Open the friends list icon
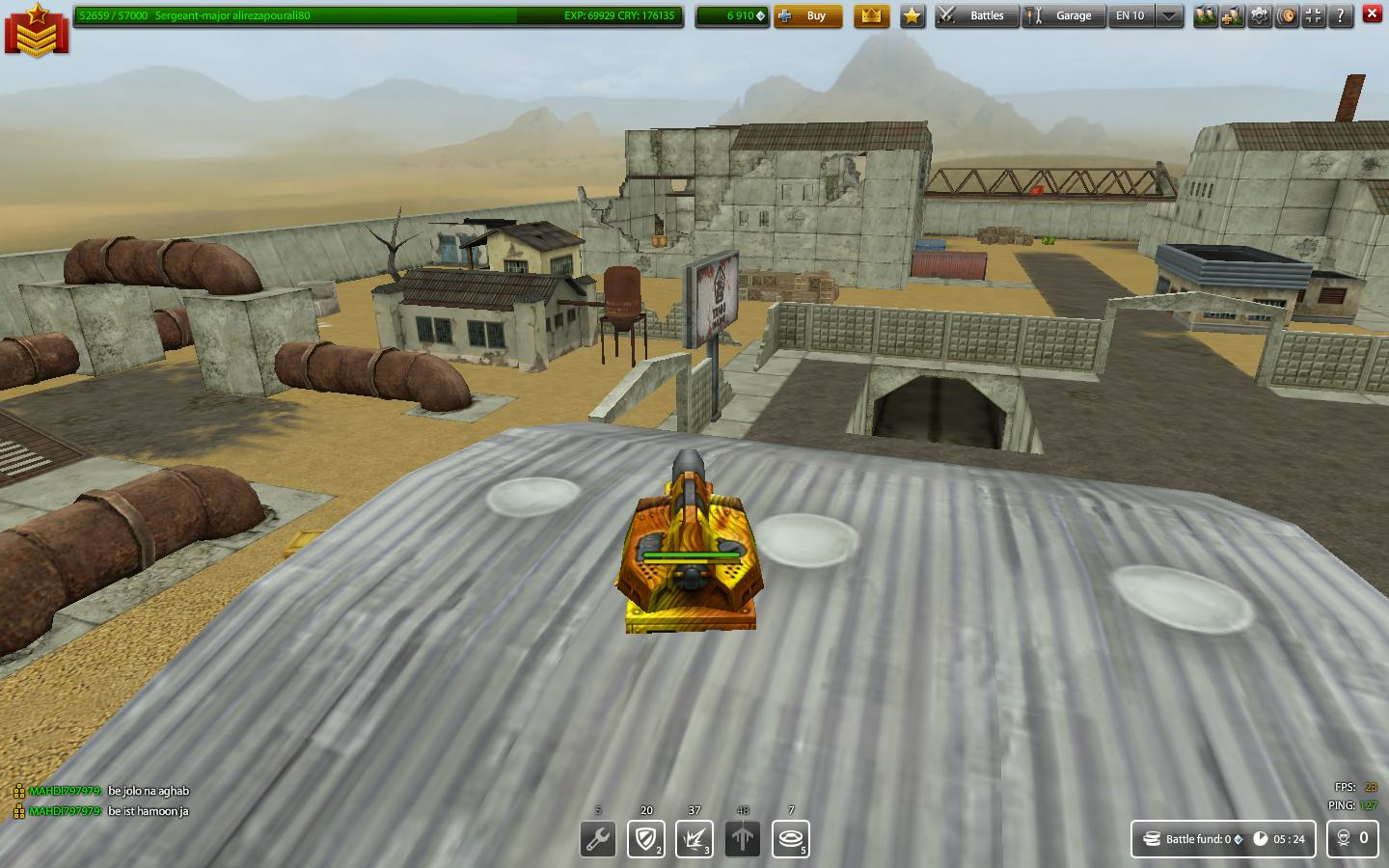 (1206, 16)
